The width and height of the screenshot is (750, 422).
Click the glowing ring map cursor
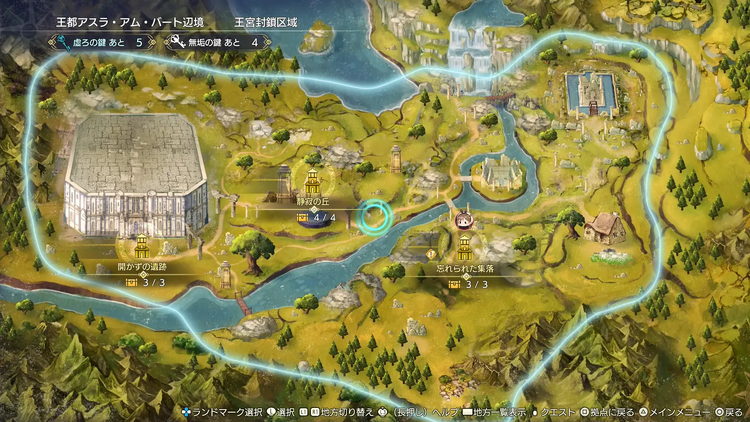pos(377,216)
